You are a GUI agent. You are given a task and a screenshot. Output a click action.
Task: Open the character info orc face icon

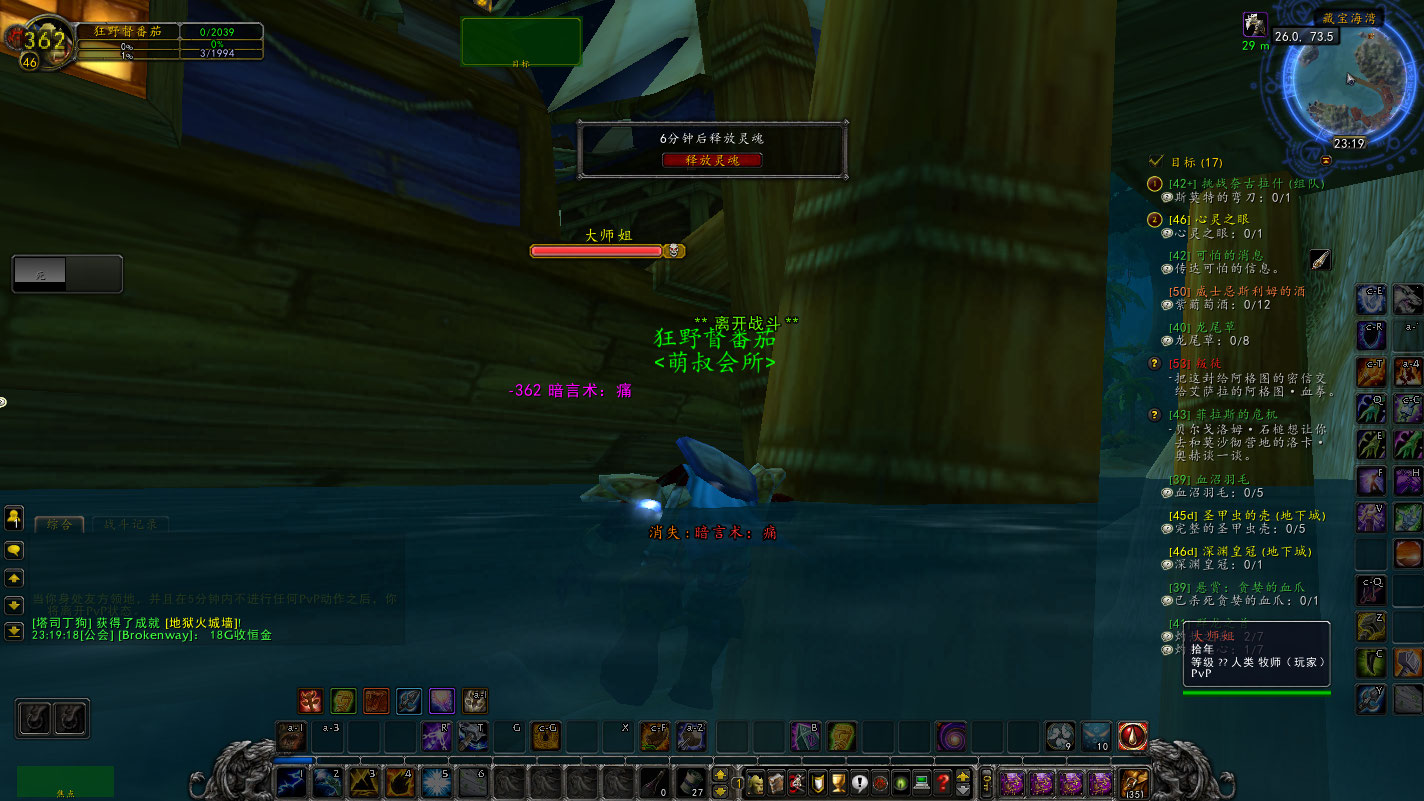pyautogui.click(x=755, y=783)
